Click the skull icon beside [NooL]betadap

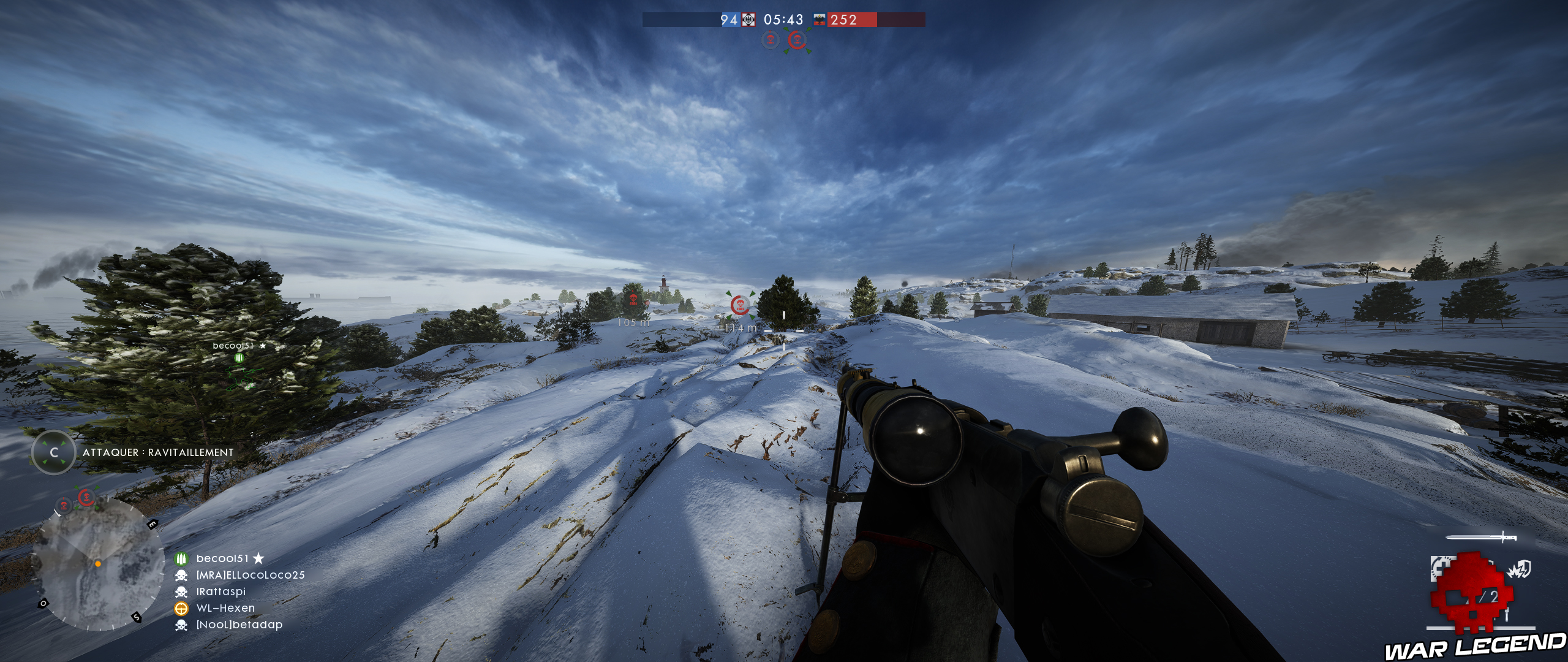(x=181, y=624)
